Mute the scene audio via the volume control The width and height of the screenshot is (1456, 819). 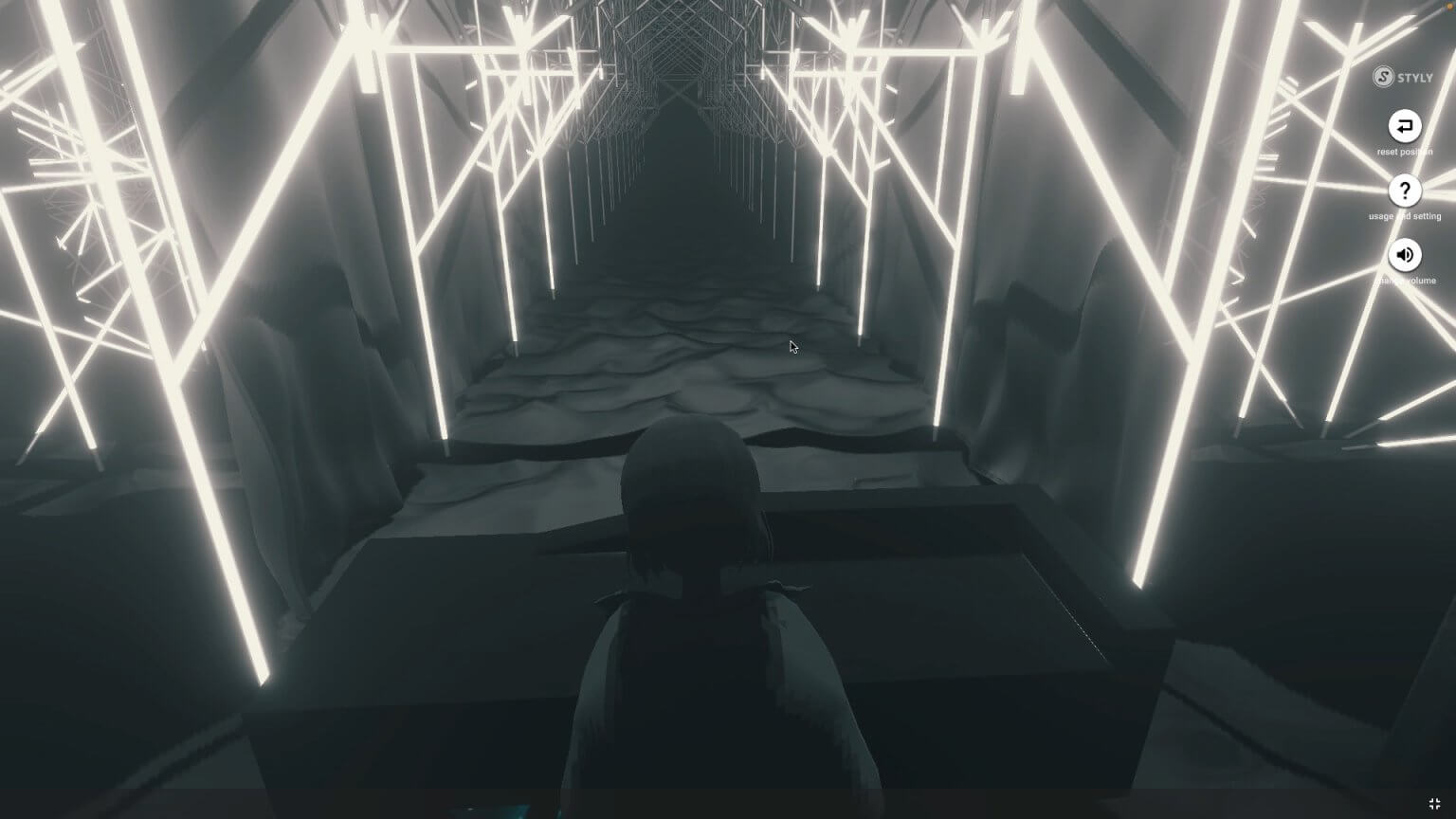1405,255
